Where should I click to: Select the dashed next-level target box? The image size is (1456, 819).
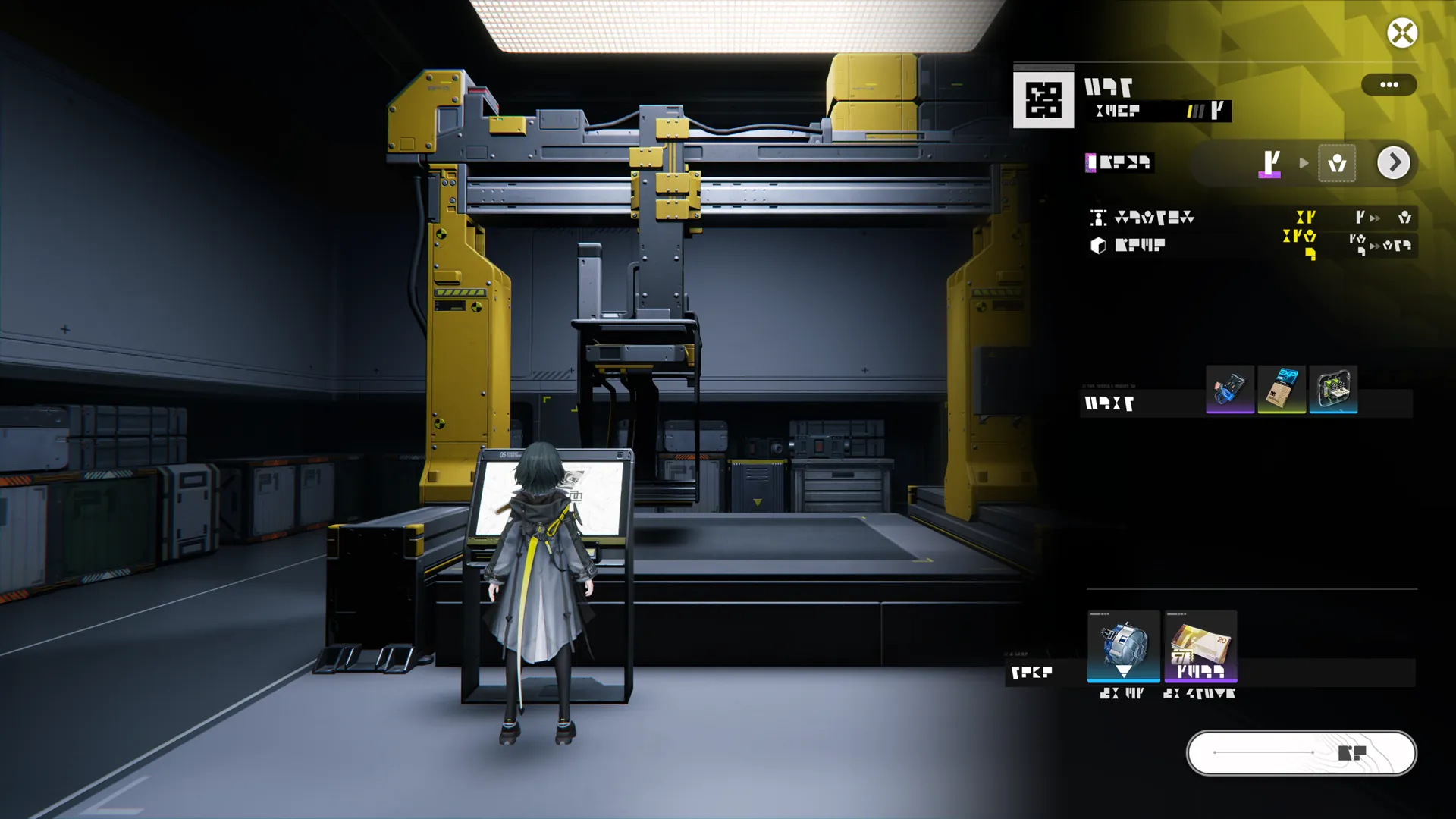click(x=1337, y=163)
